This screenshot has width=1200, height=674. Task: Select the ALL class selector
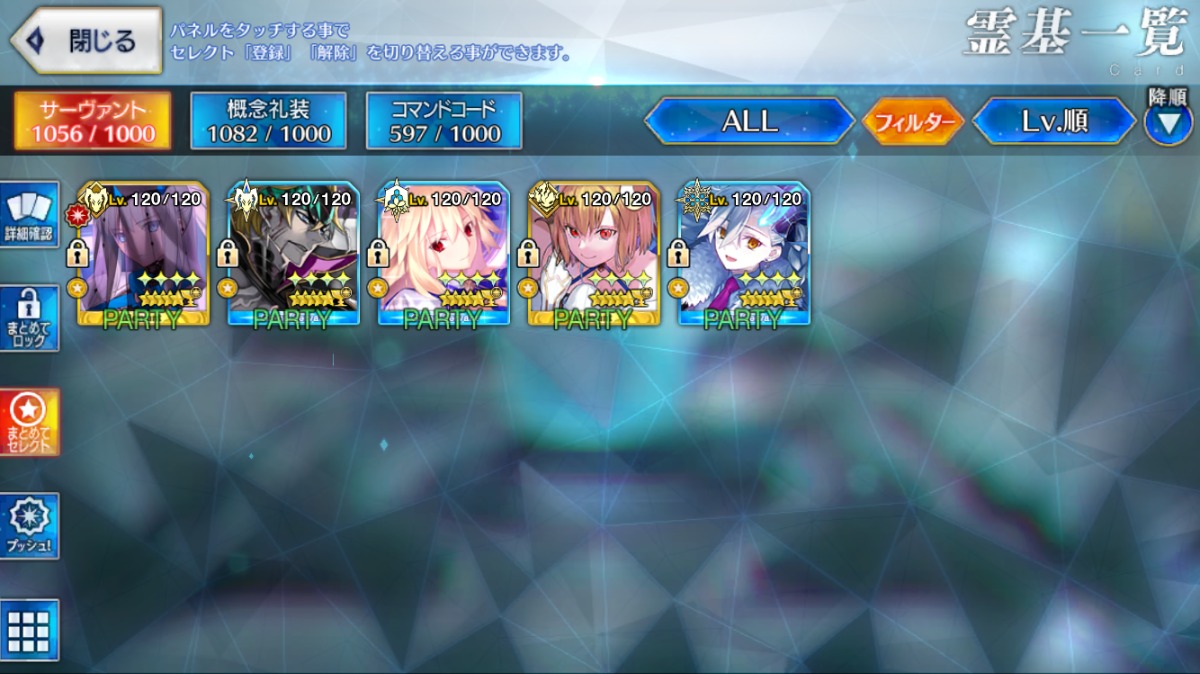(749, 121)
